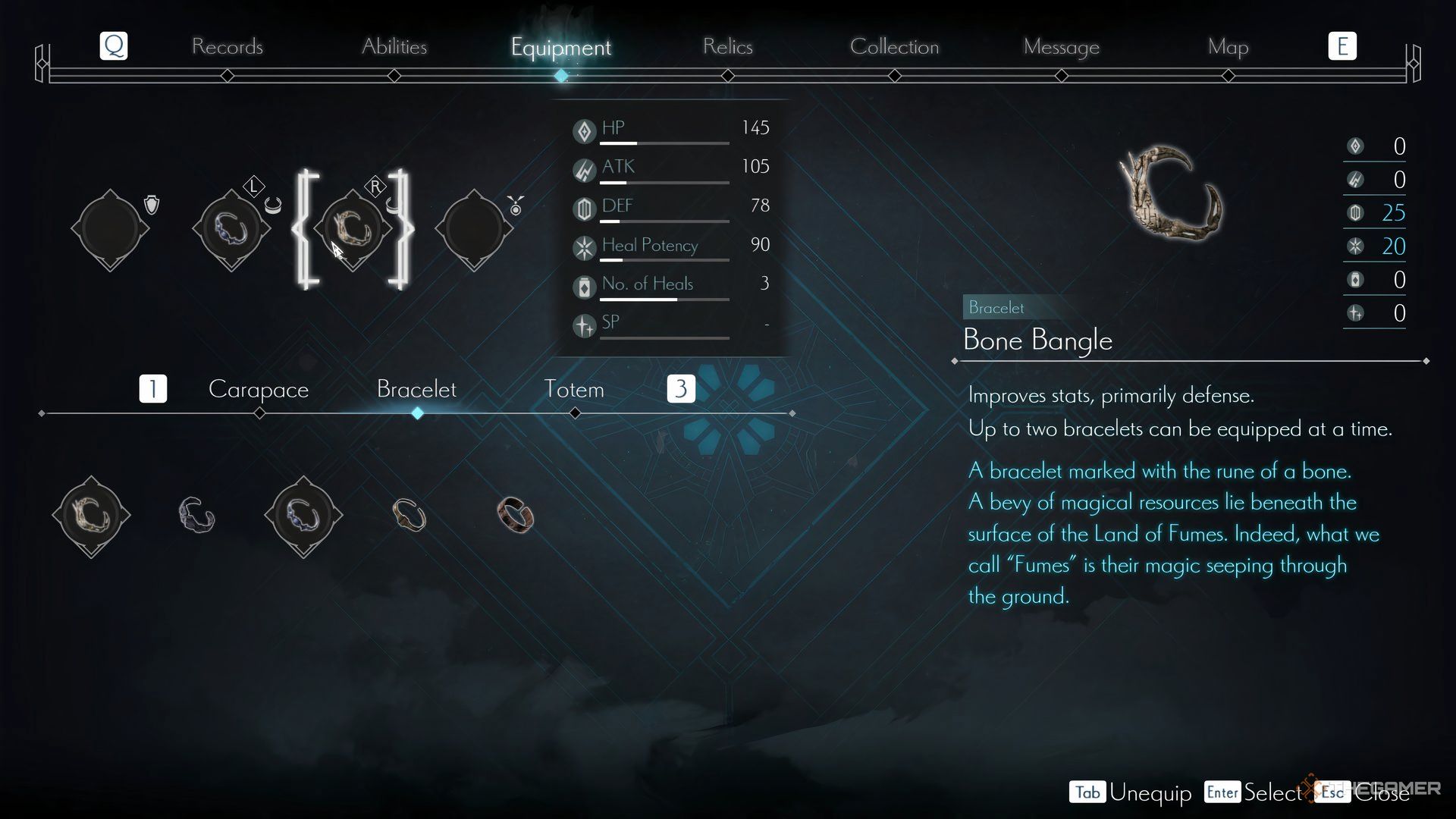
Task: Switch to the Totem equipment category
Action: coord(574,390)
